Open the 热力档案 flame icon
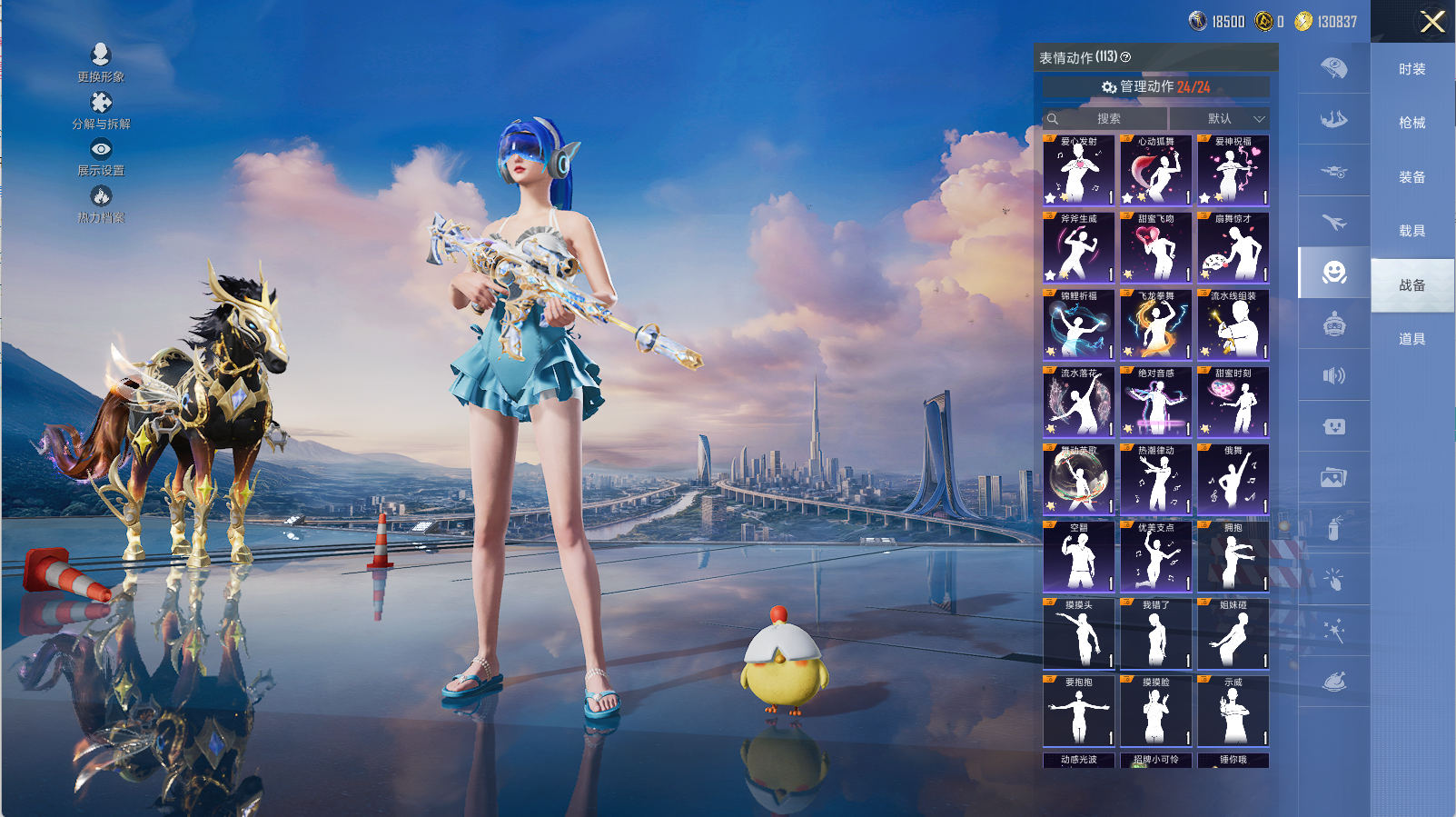The image size is (1456, 817). coord(101,204)
